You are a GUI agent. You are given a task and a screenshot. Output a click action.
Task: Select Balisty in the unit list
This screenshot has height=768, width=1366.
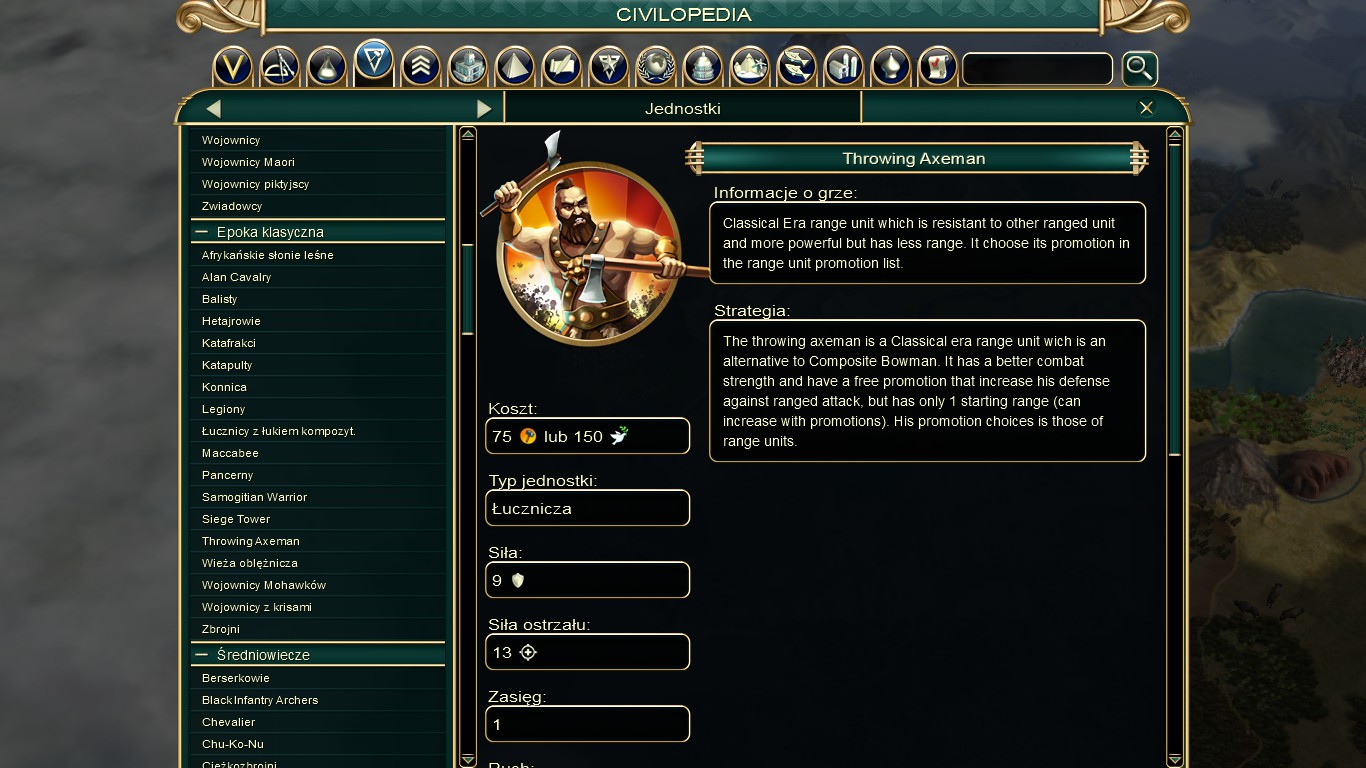click(220, 299)
